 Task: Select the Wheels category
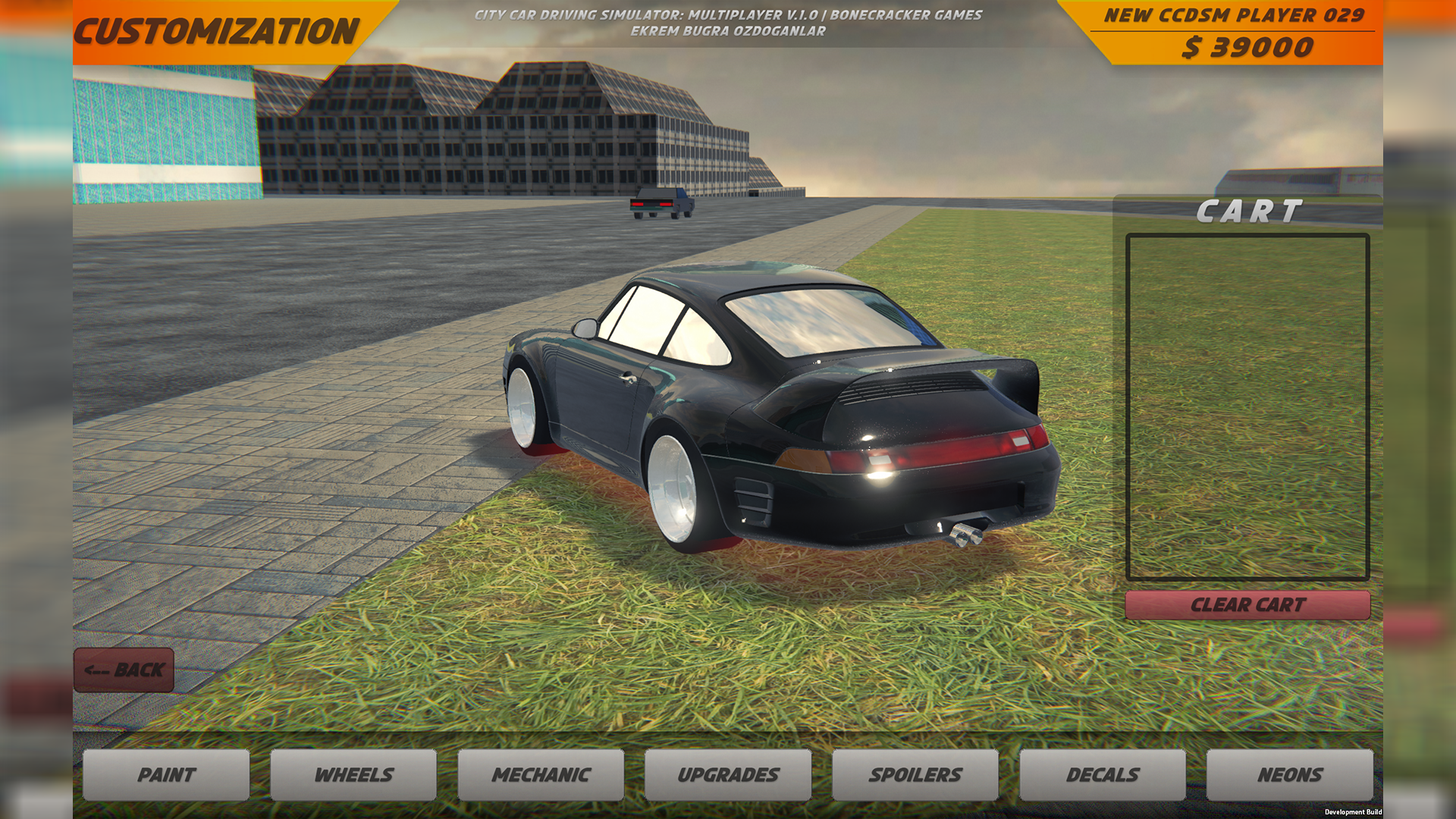[353, 774]
